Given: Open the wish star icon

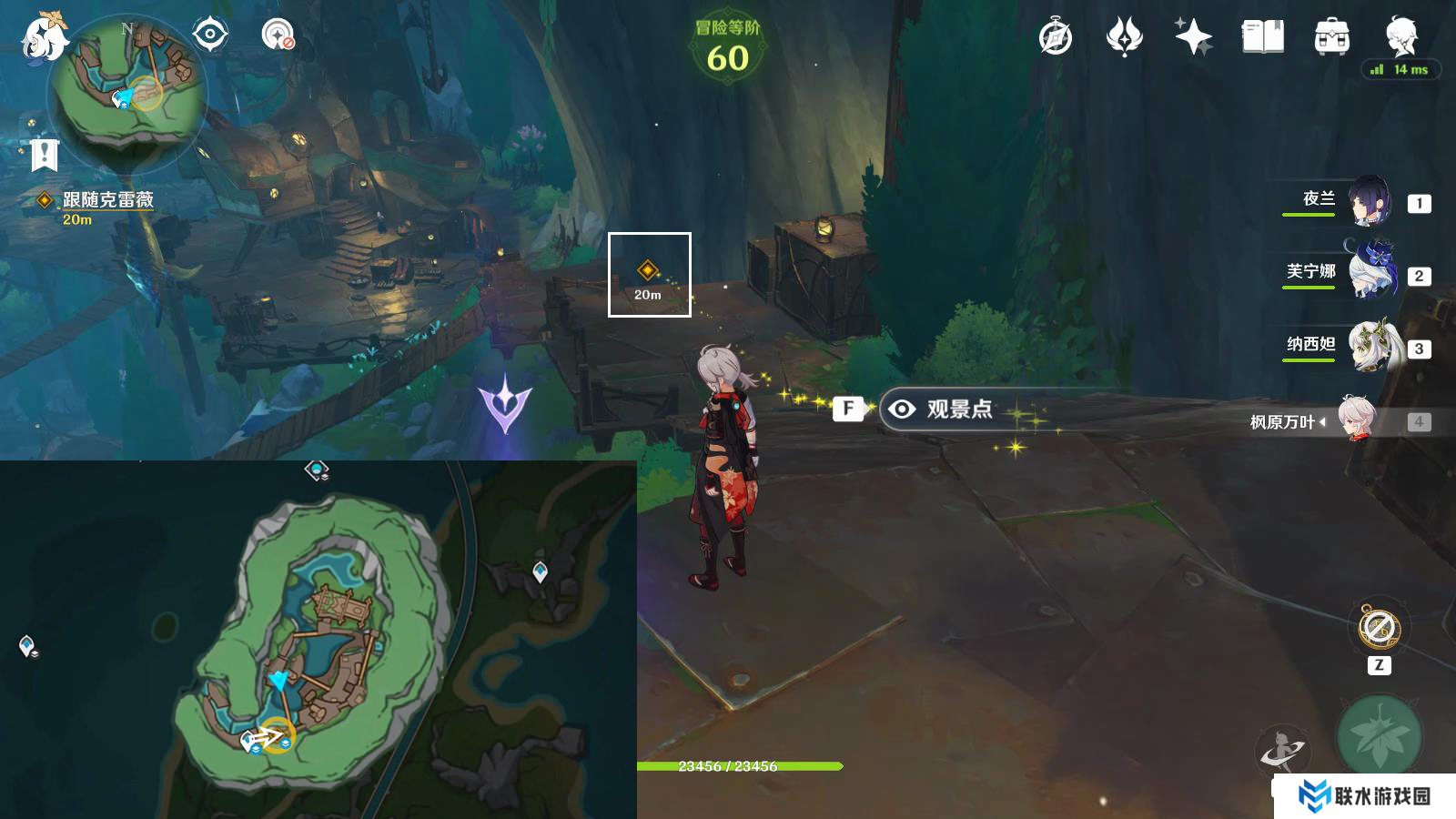Looking at the screenshot, I should 1193,37.
